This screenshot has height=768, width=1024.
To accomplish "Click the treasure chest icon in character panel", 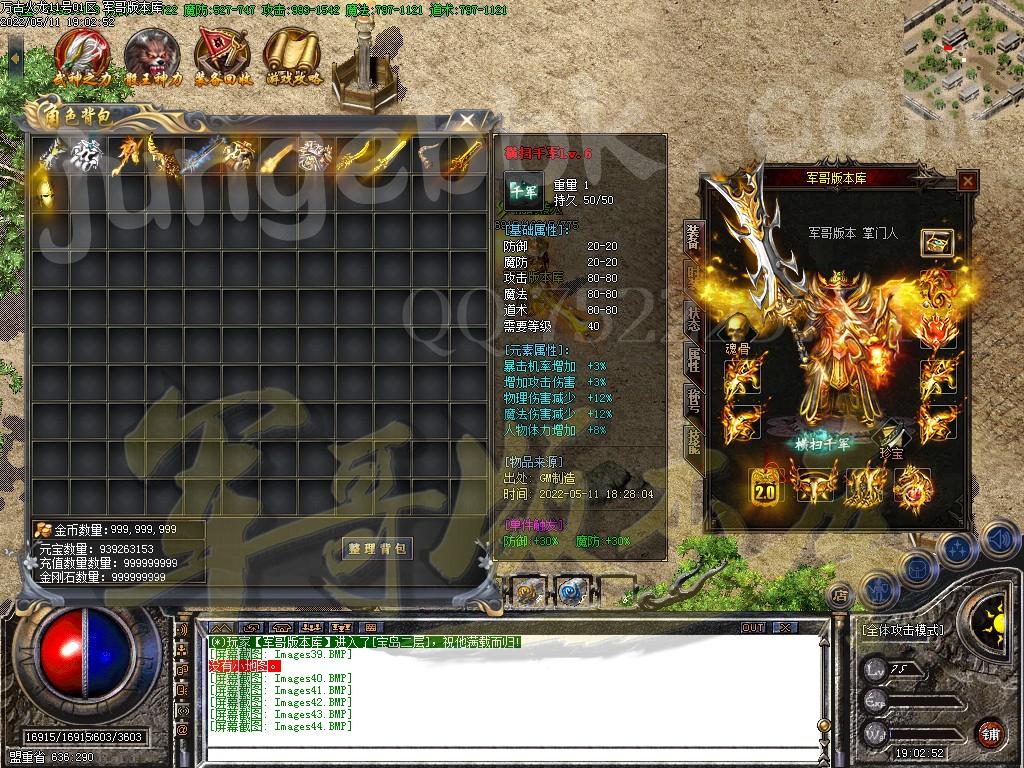I will click(936, 241).
